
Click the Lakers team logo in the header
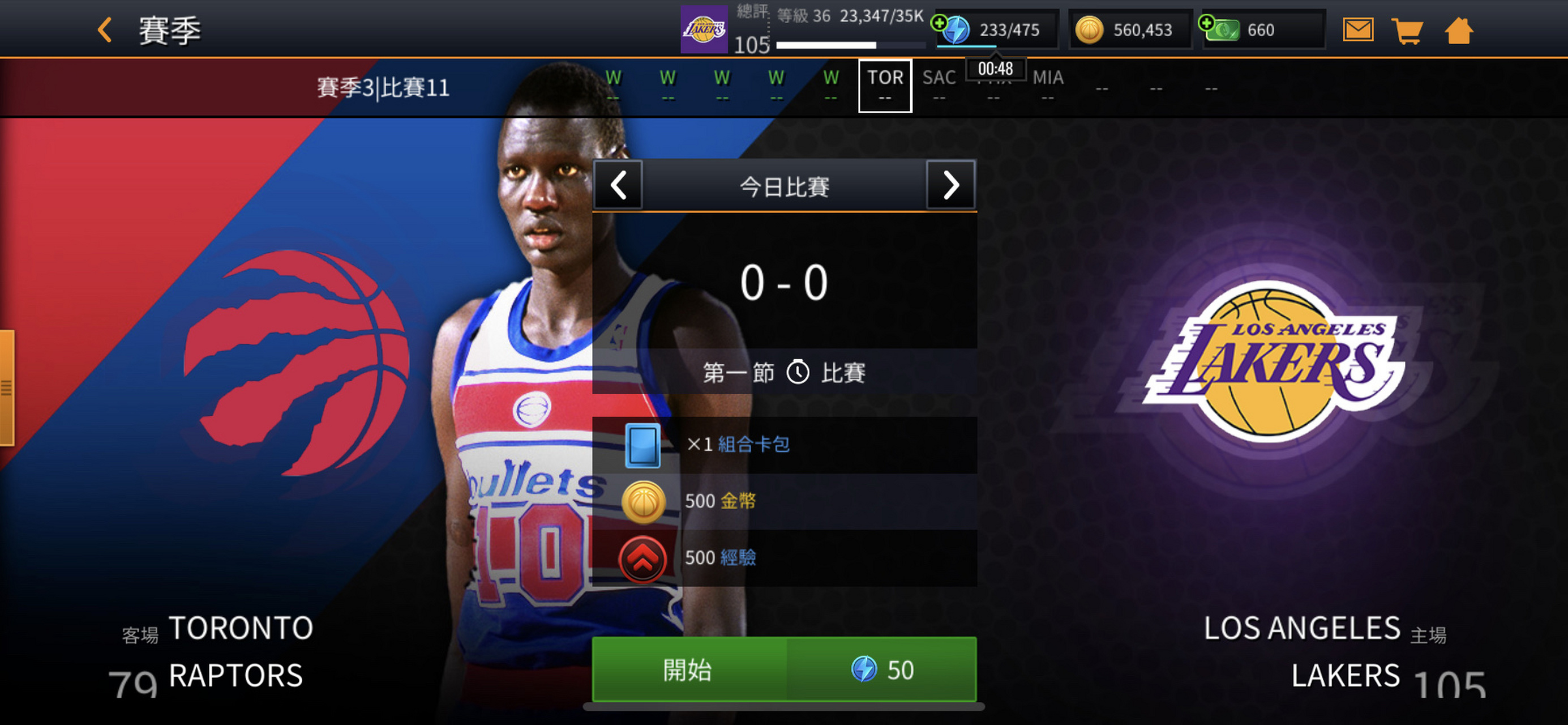[x=704, y=29]
